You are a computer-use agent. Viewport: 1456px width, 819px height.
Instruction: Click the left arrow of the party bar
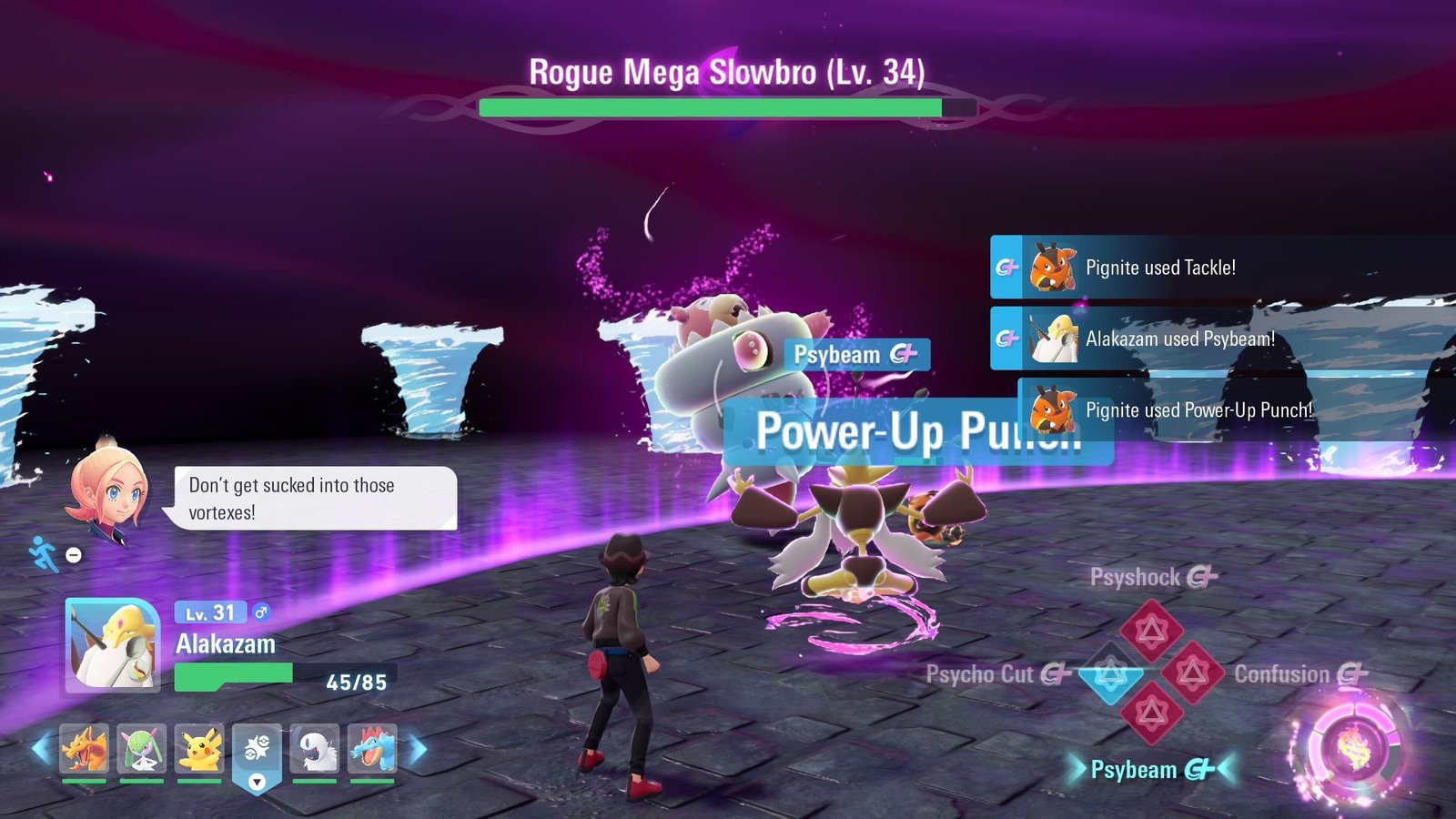point(40,750)
